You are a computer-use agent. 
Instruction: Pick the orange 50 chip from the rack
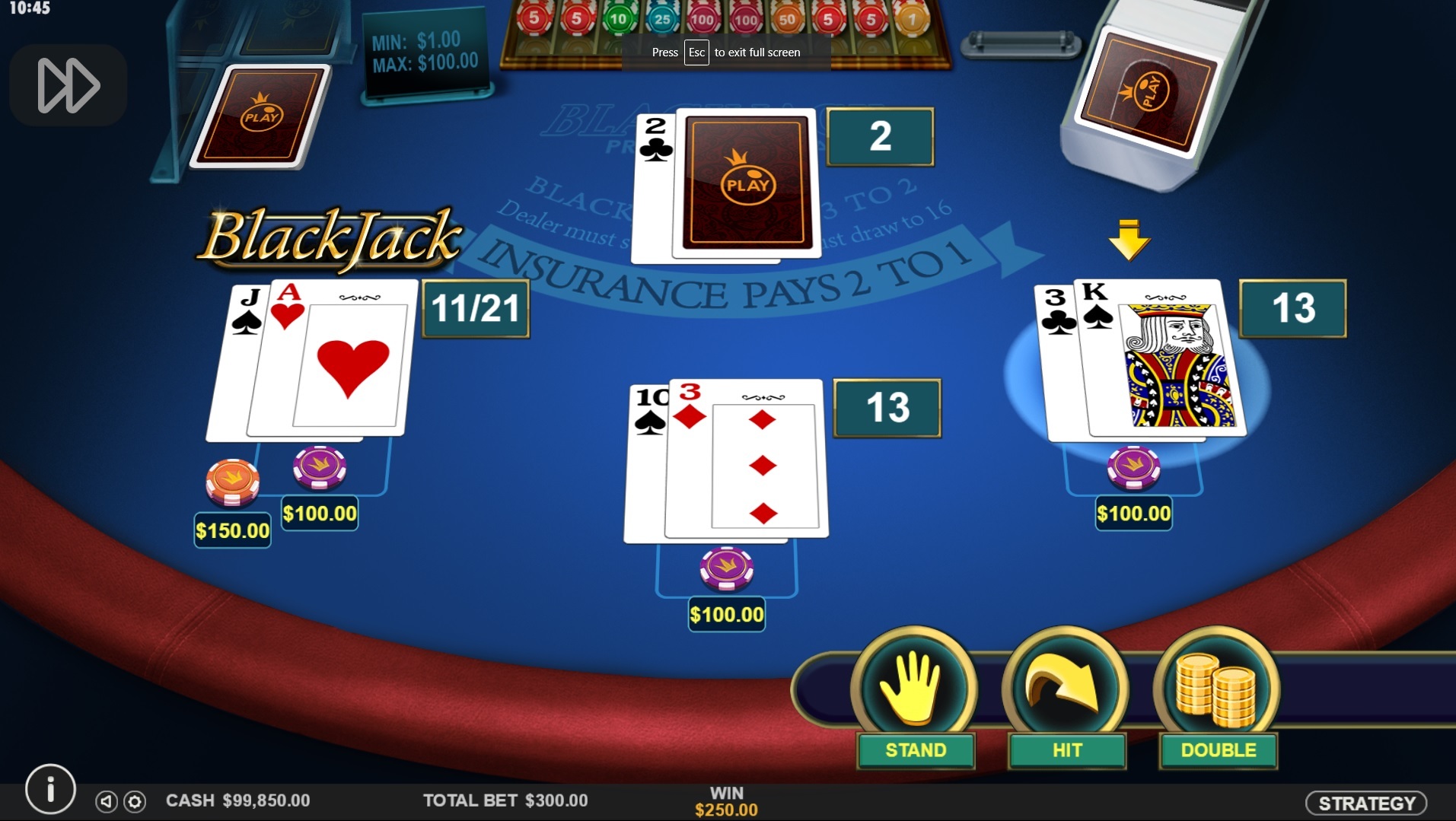(x=788, y=19)
